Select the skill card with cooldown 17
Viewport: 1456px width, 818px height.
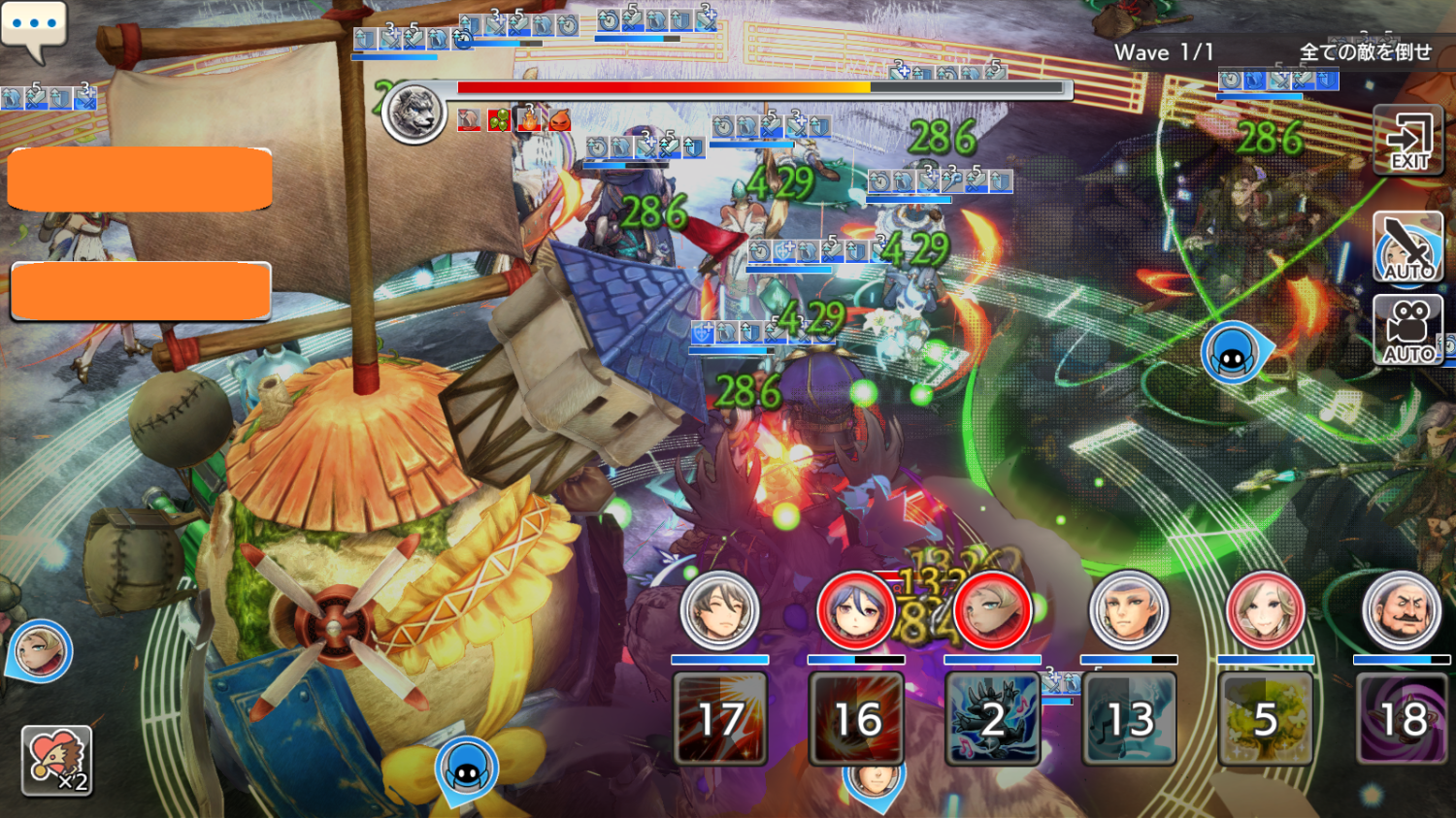click(x=720, y=718)
